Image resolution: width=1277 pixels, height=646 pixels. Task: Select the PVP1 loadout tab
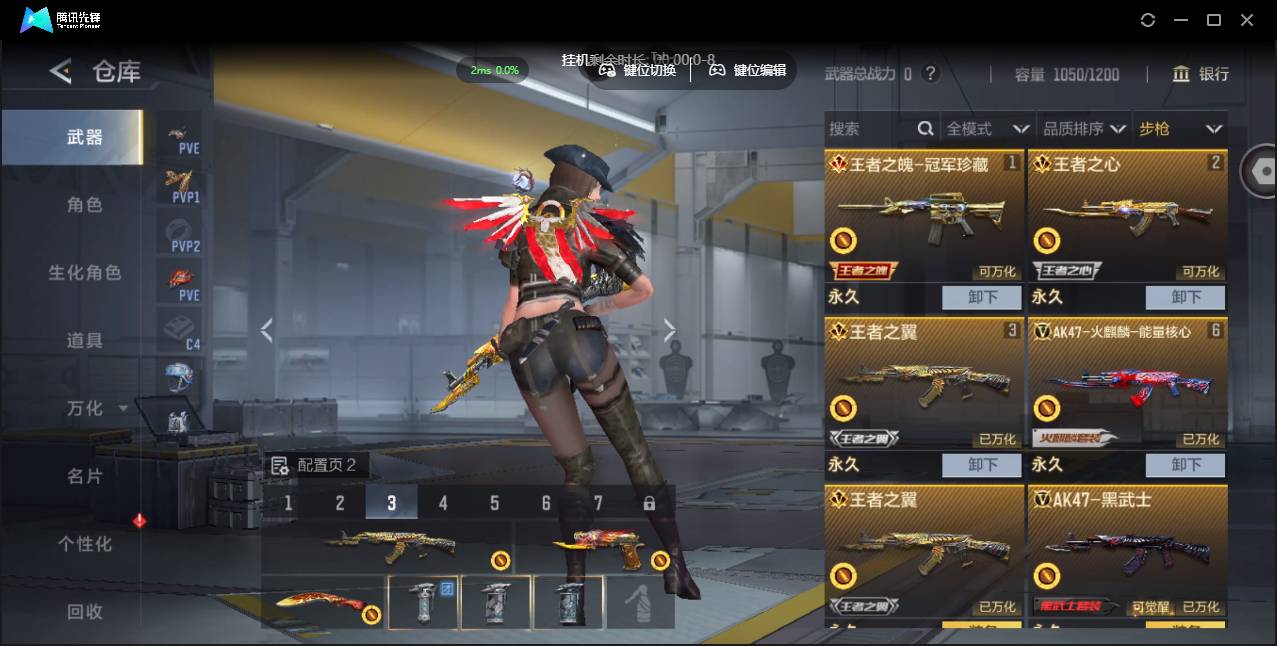click(x=182, y=185)
